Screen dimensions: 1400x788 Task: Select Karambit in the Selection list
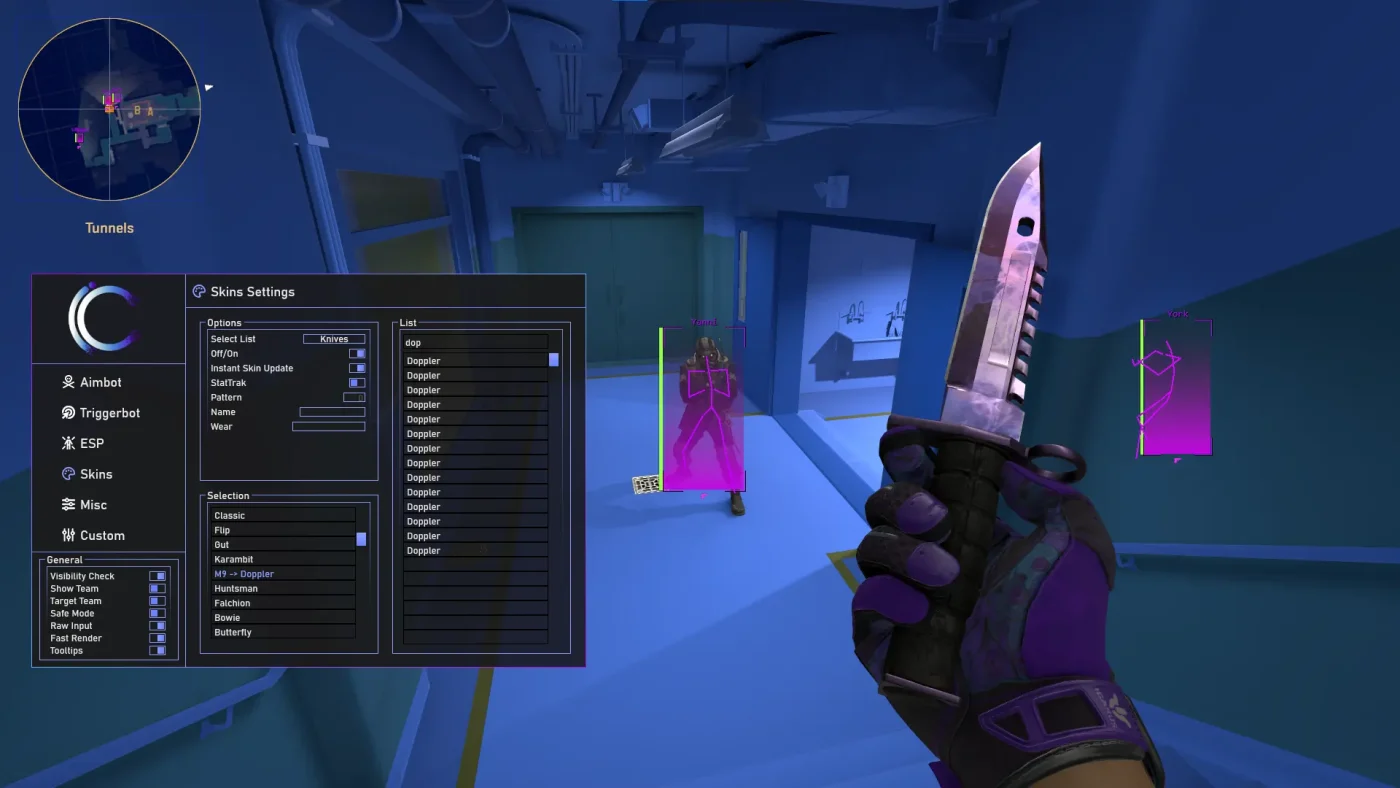pos(283,559)
